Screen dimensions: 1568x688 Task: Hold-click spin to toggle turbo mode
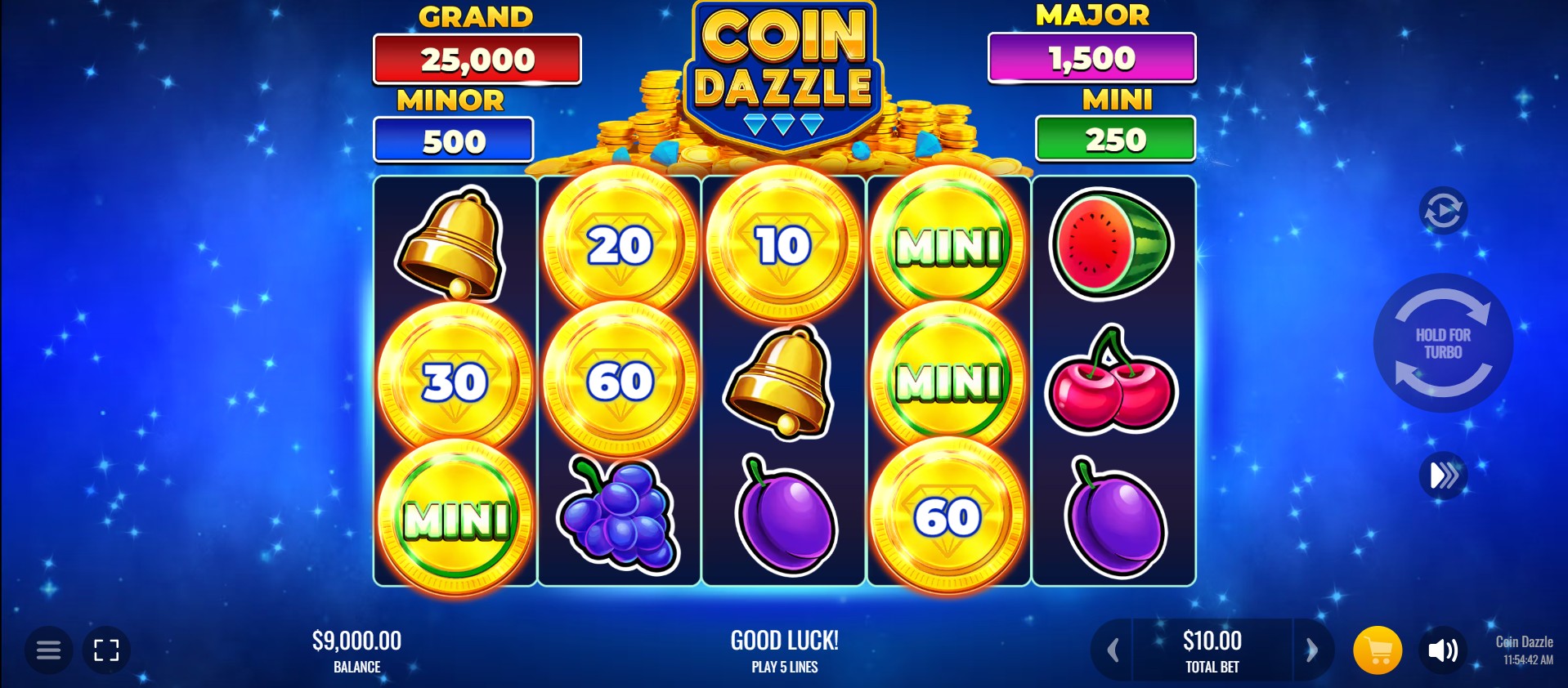pyautogui.click(x=1444, y=343)
